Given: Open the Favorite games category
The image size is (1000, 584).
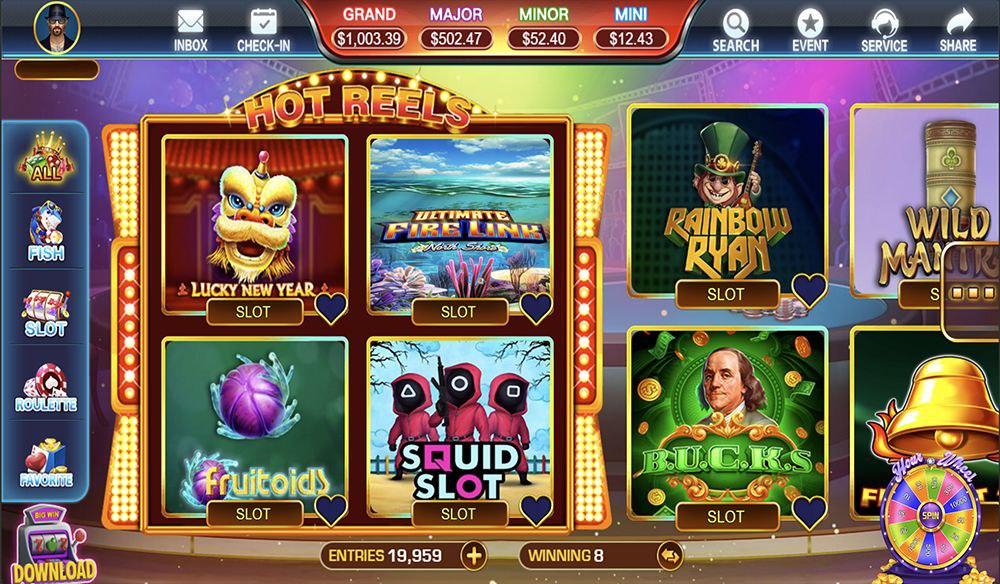Looking at the screenshot, I should 45,462.
